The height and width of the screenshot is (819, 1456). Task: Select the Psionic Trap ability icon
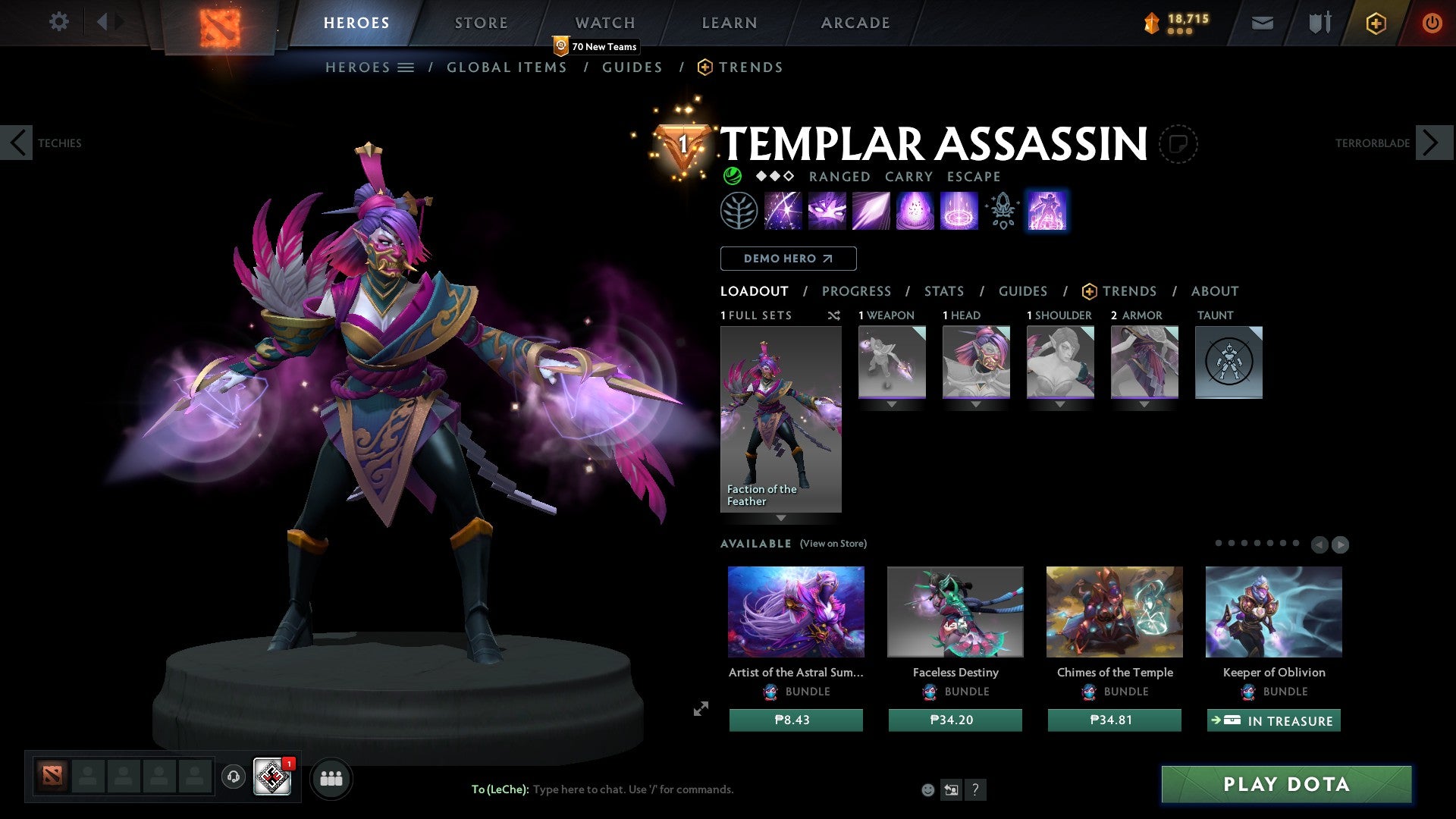(x=915, y=210)
